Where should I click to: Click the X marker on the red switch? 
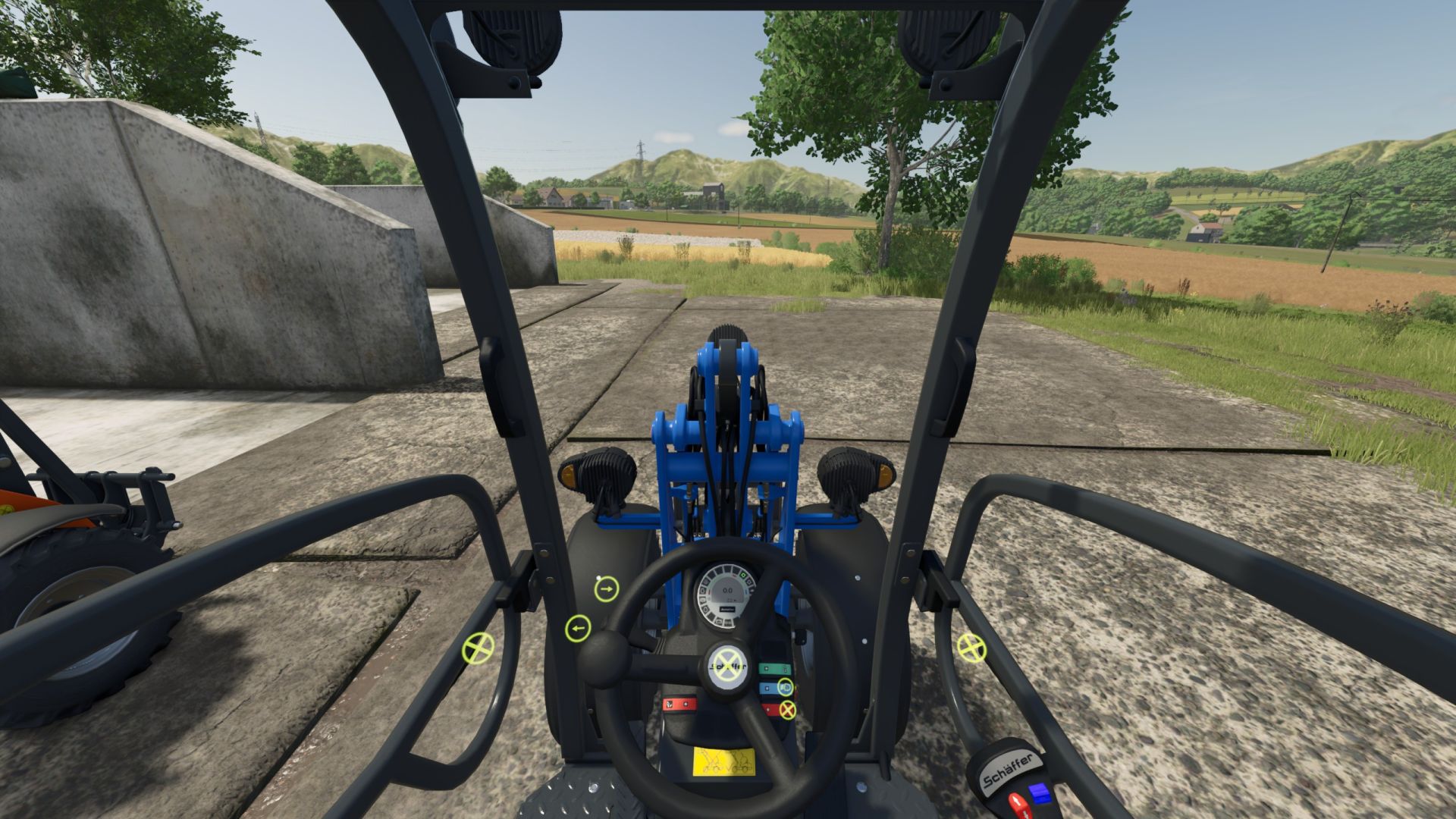[788, 711]
